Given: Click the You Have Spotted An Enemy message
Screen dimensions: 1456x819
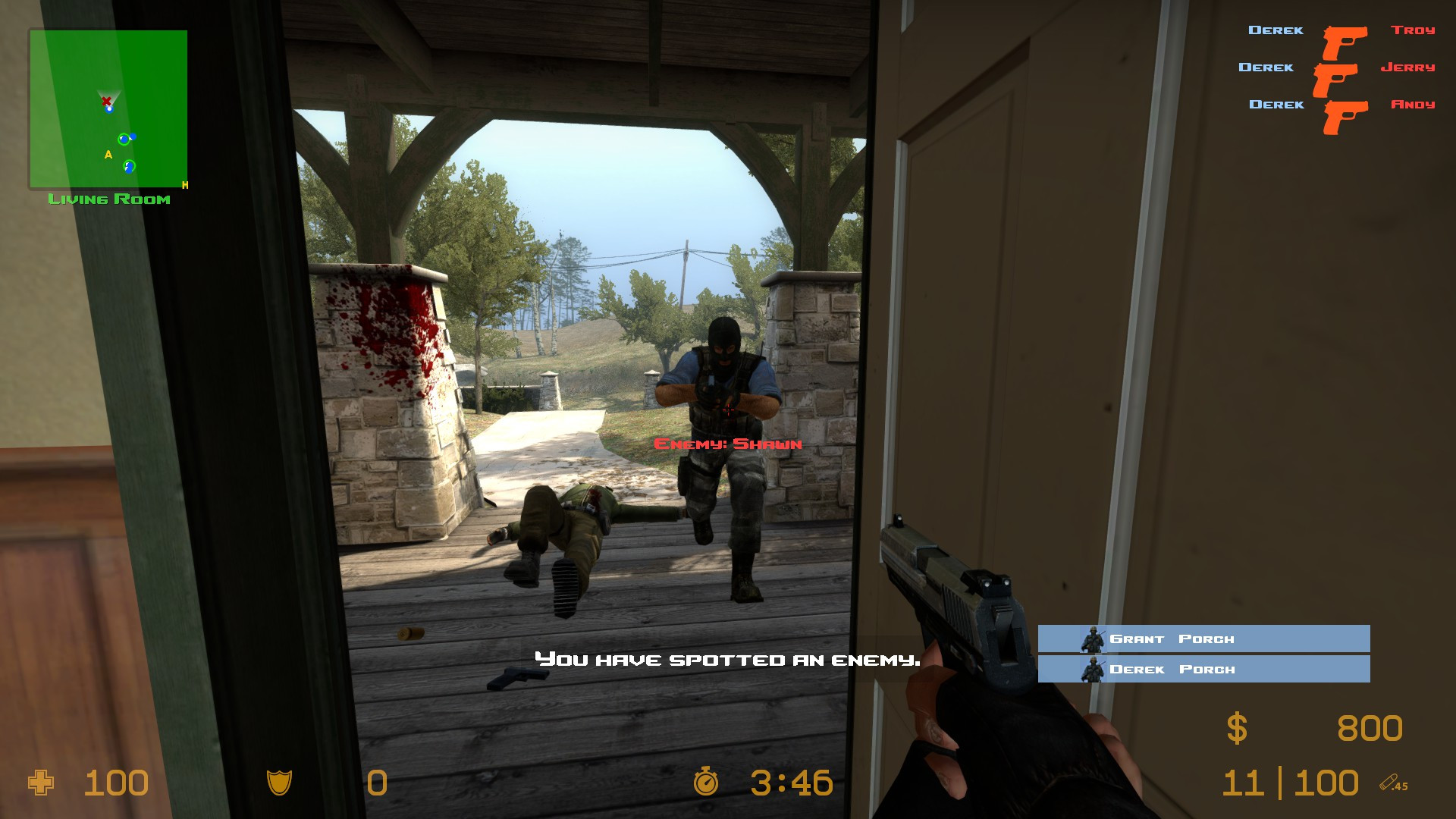Looking at the screenshot, I should coord(727,659).
